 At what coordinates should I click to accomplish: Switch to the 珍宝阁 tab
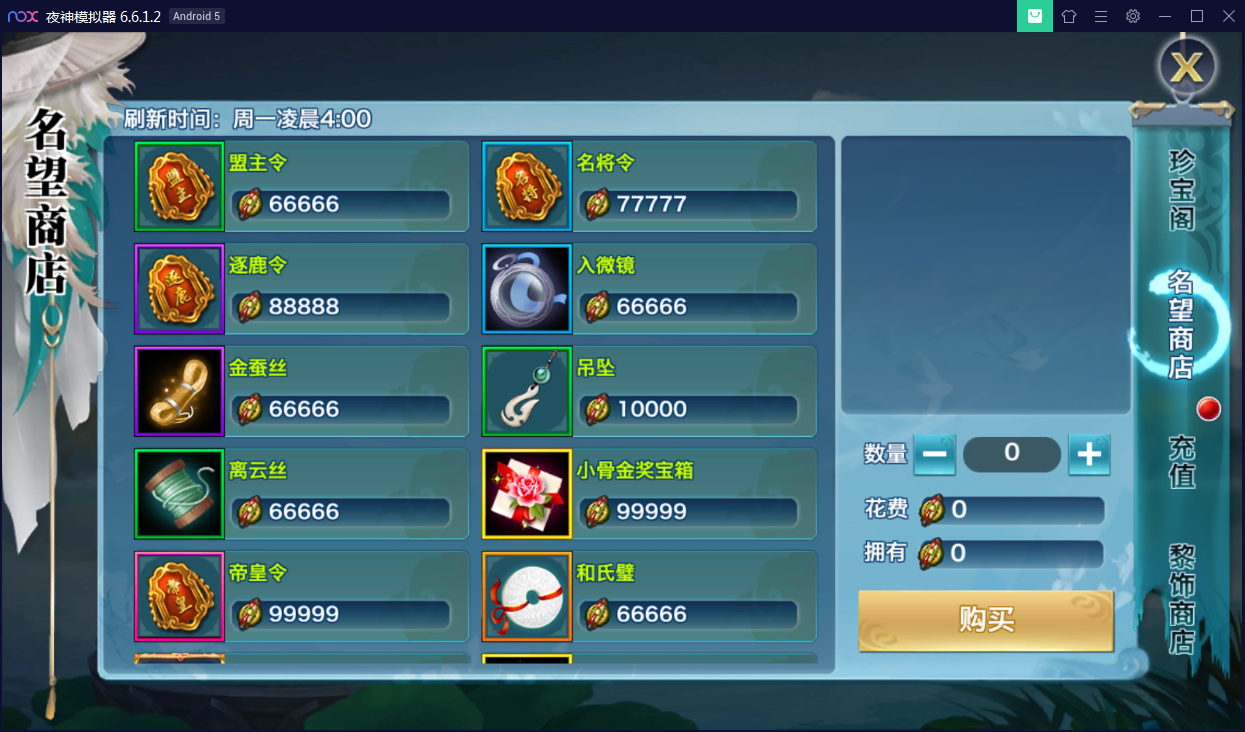pos(1182,190)
